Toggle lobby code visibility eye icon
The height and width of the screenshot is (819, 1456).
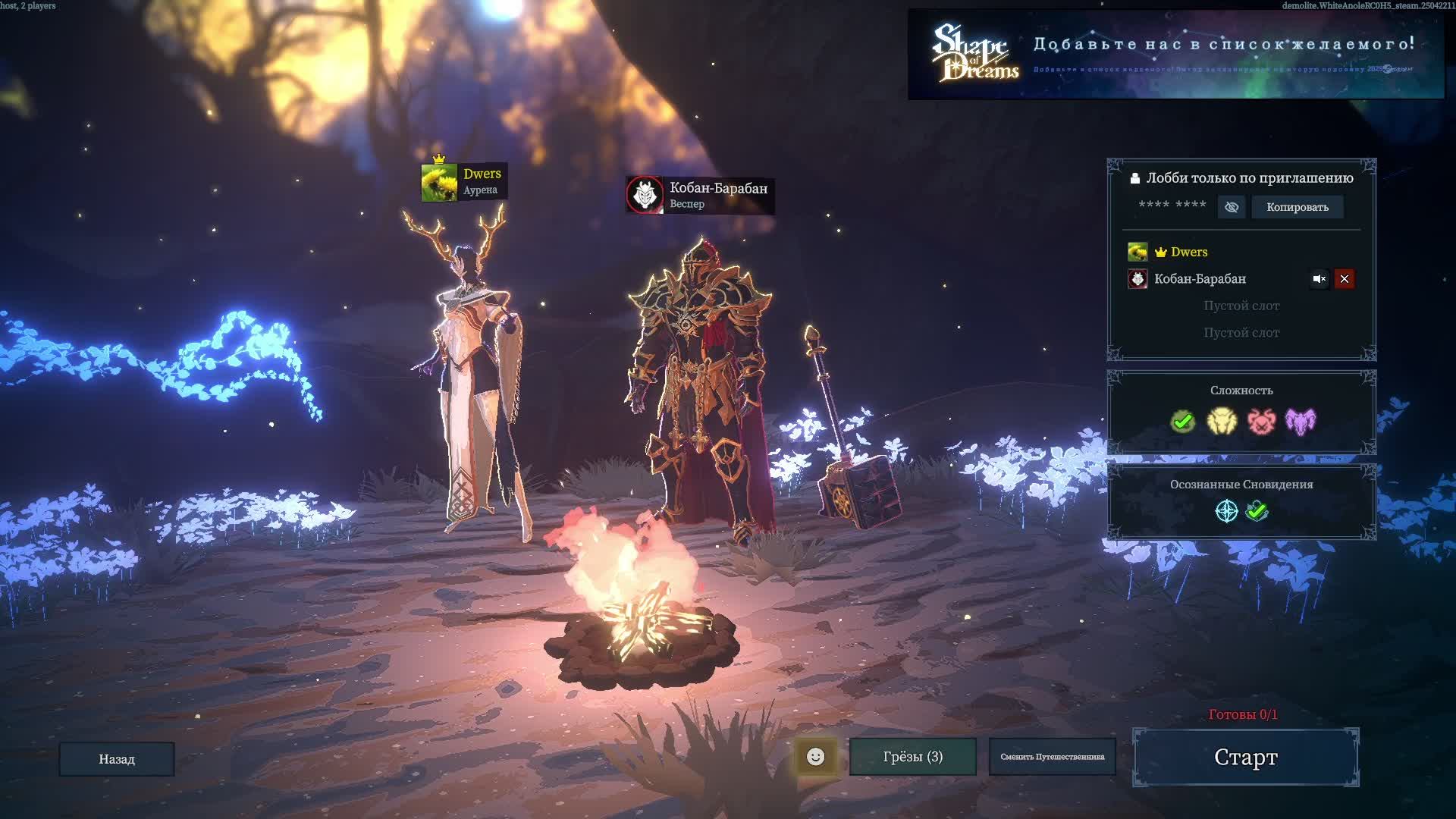click(x=1232, y=207)
